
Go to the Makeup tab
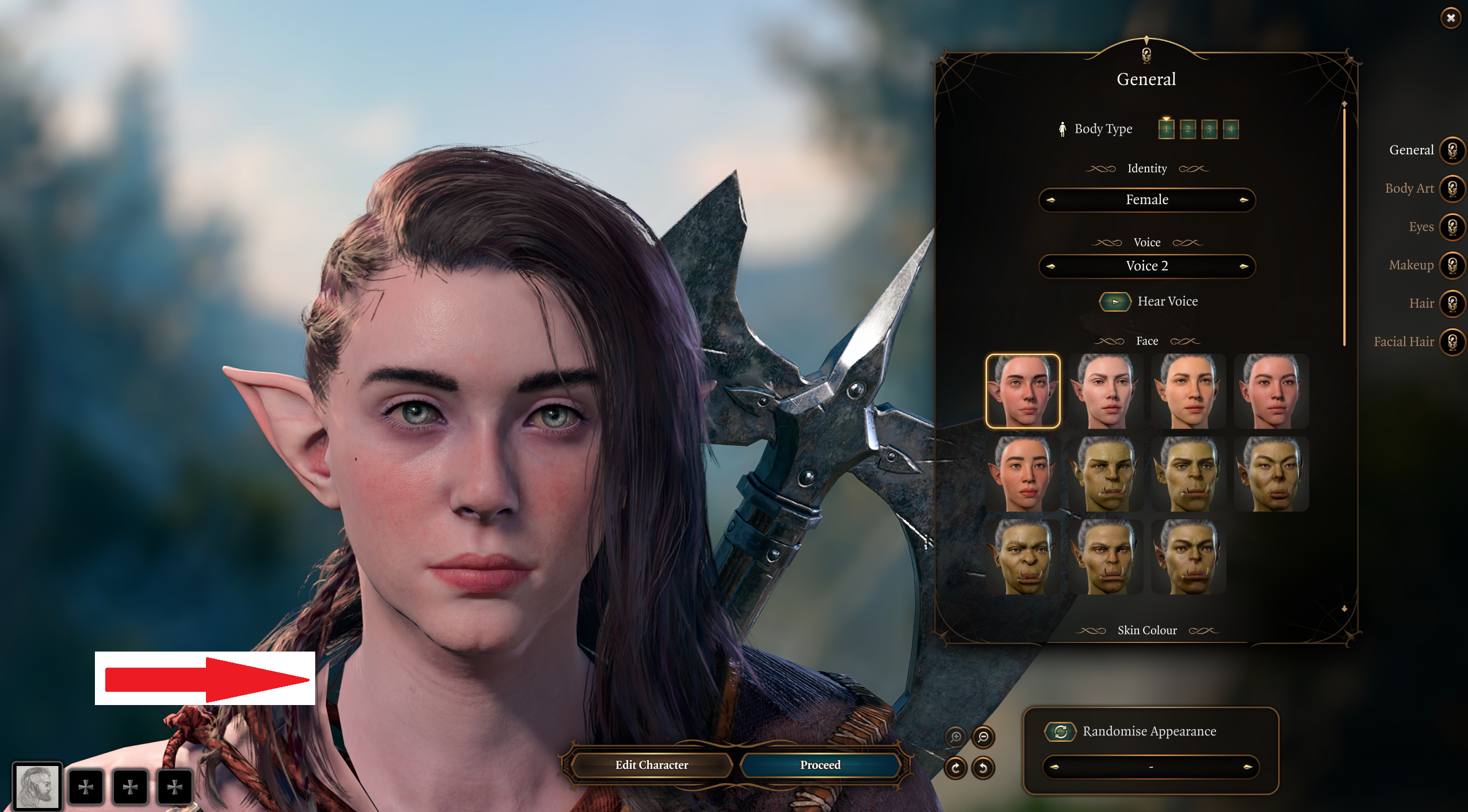tap(1452, 265)
